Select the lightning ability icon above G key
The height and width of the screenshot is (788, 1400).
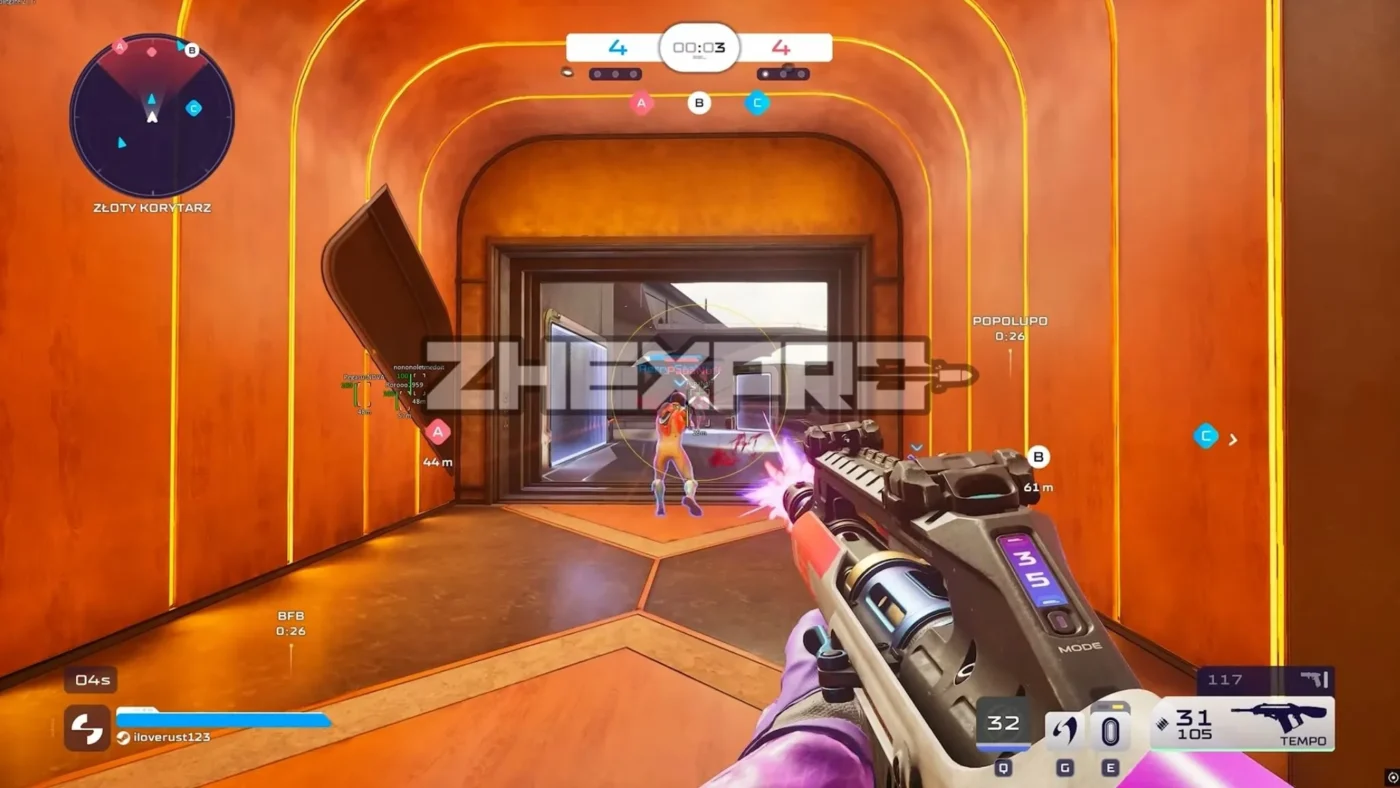(1063, 729)
